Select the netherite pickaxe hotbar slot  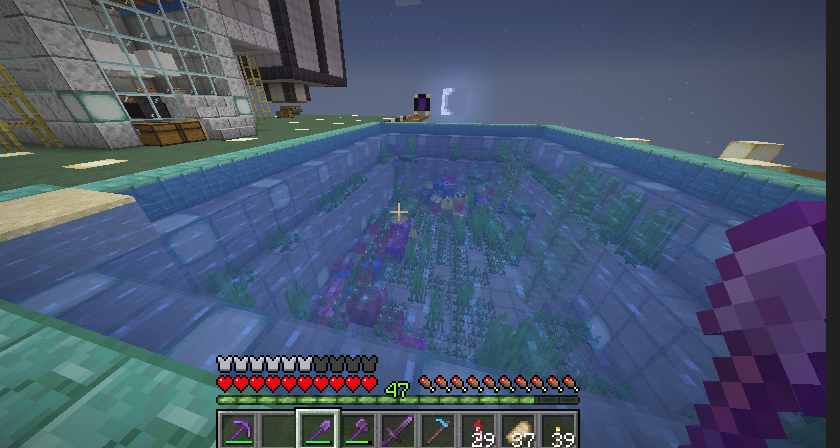[x=238, y=430]
